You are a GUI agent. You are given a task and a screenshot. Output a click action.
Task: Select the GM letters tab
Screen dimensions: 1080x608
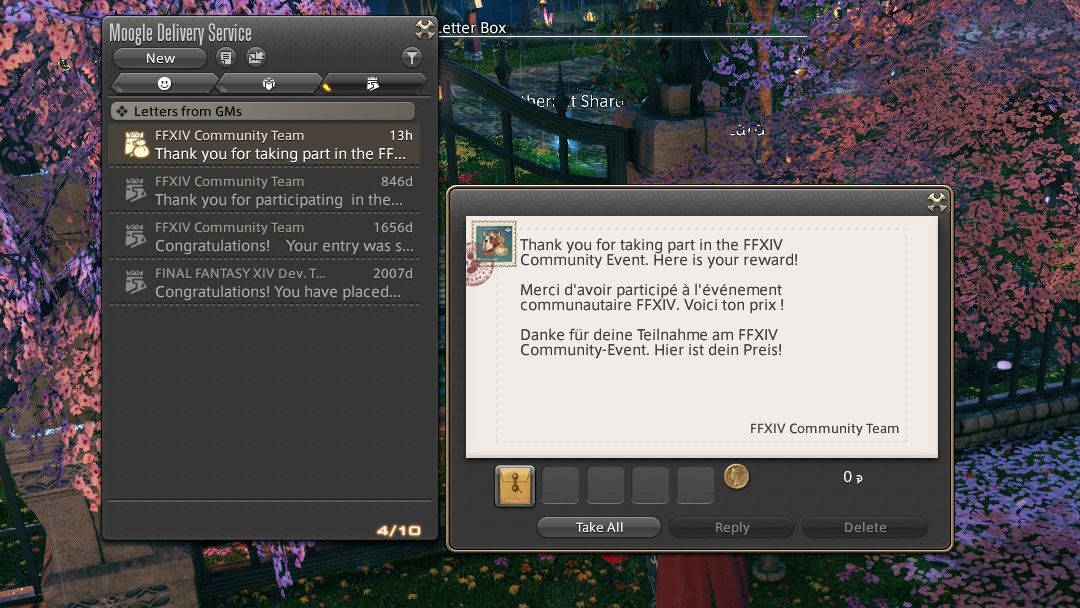[373, 83]
